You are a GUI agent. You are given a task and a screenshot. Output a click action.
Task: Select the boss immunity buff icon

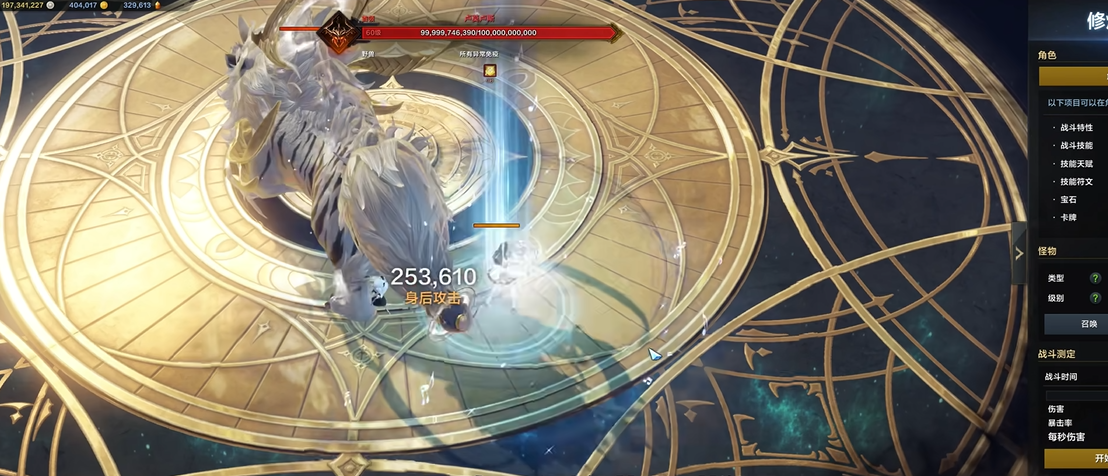coord(490,70)
